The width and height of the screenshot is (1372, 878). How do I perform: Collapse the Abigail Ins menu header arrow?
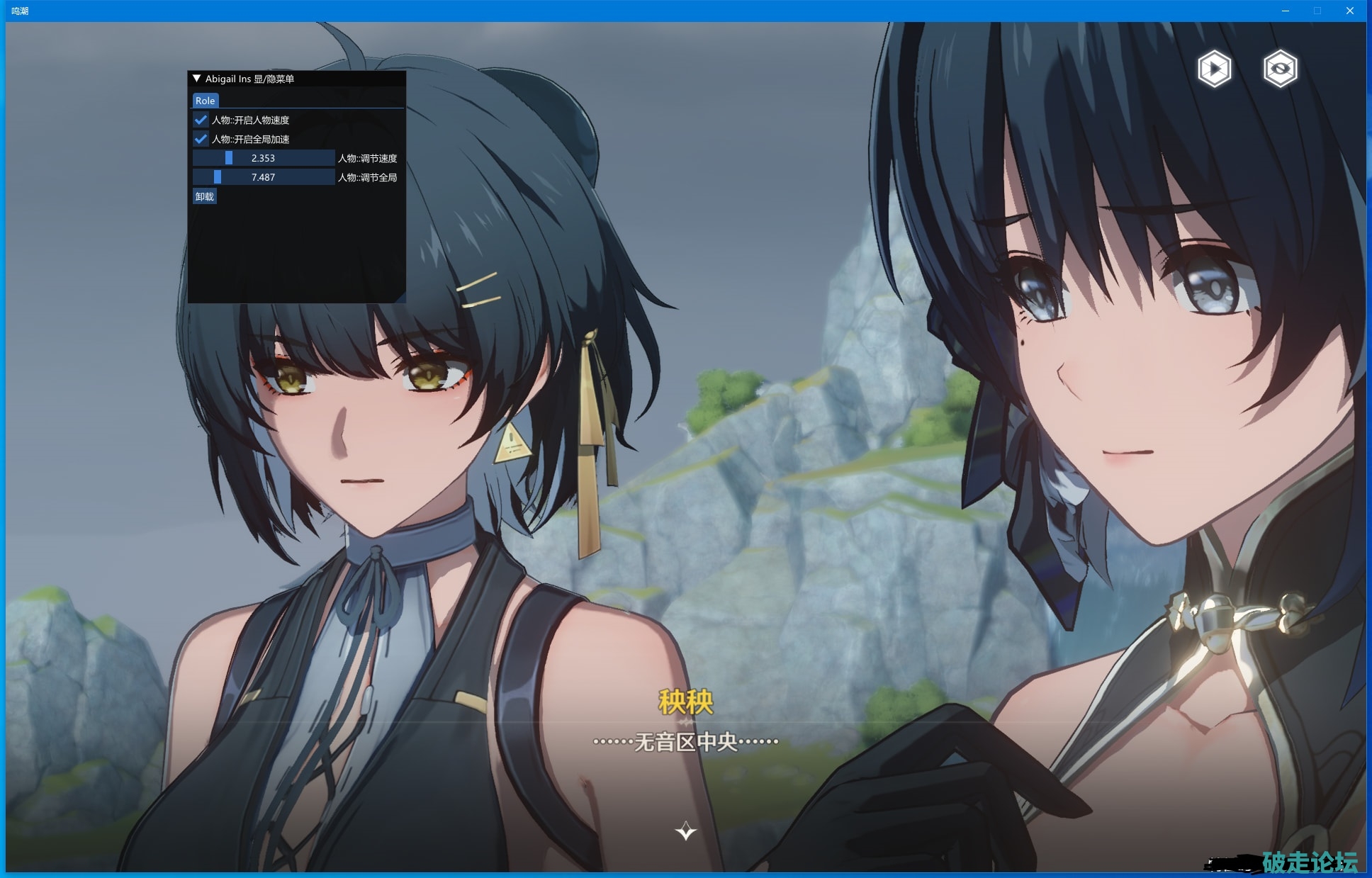[x=197, y=79]
